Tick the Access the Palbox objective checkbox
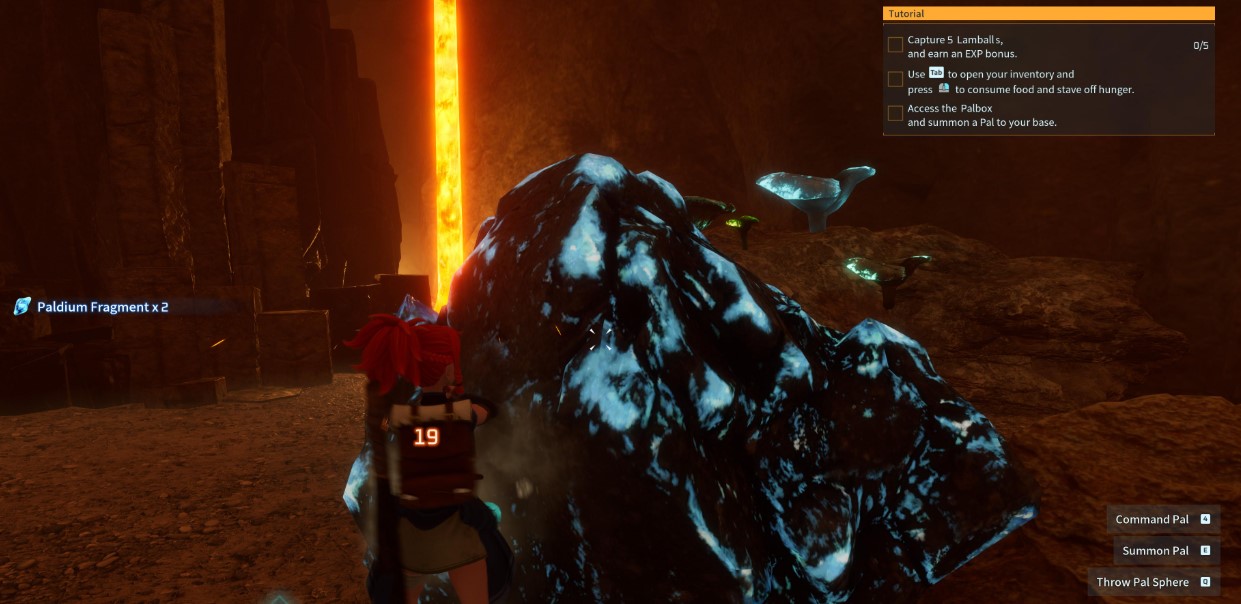Screen dimensions: 1241x604 895,113
